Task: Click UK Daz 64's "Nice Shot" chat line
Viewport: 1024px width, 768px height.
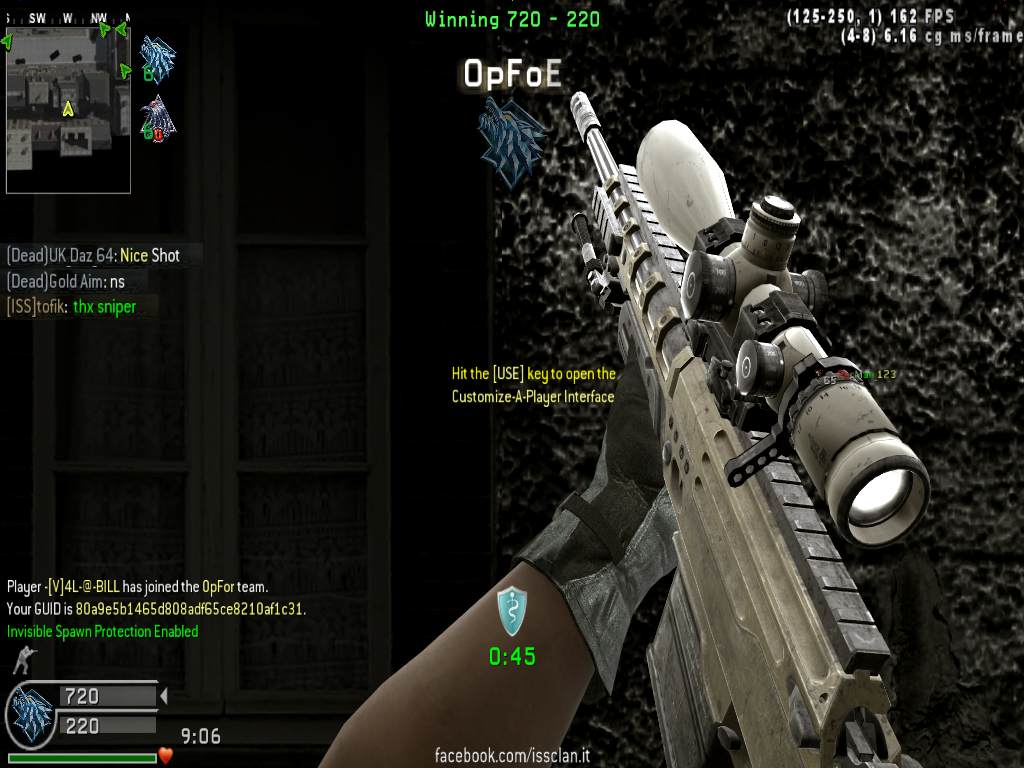Action: (93, 255)
